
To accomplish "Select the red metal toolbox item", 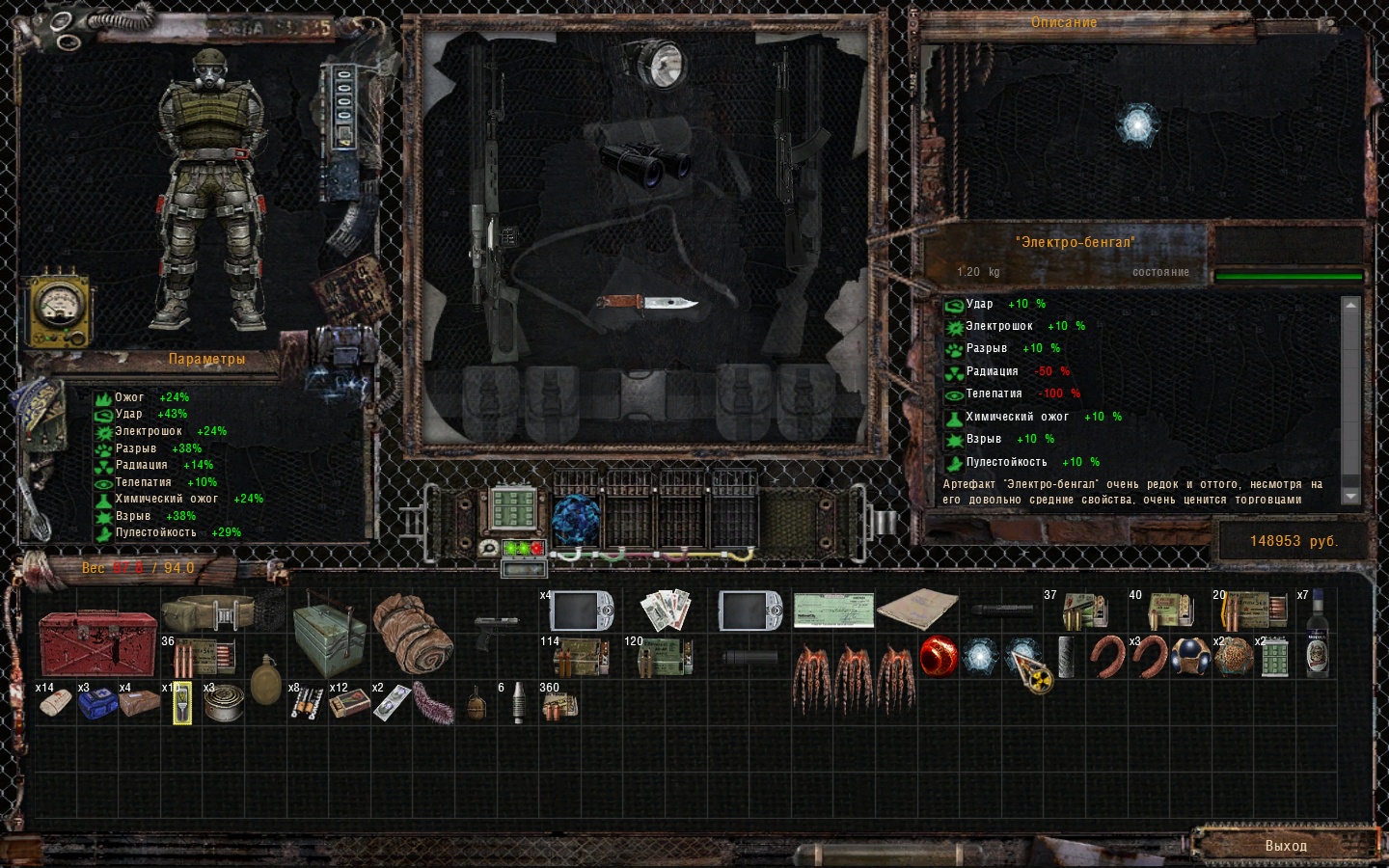I will click(97, 643).
